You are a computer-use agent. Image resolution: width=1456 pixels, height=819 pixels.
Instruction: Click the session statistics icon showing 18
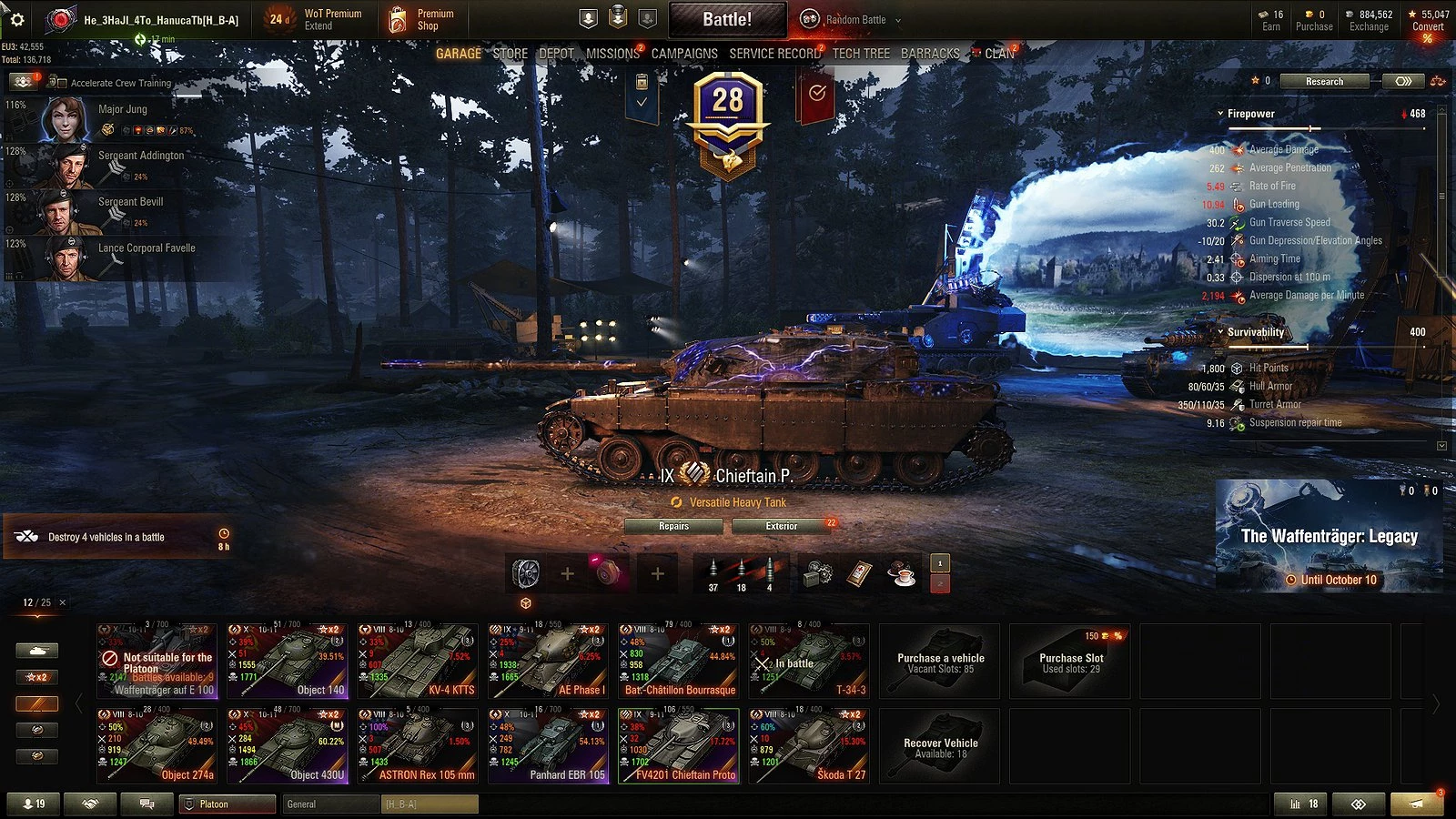(1303, 804)
